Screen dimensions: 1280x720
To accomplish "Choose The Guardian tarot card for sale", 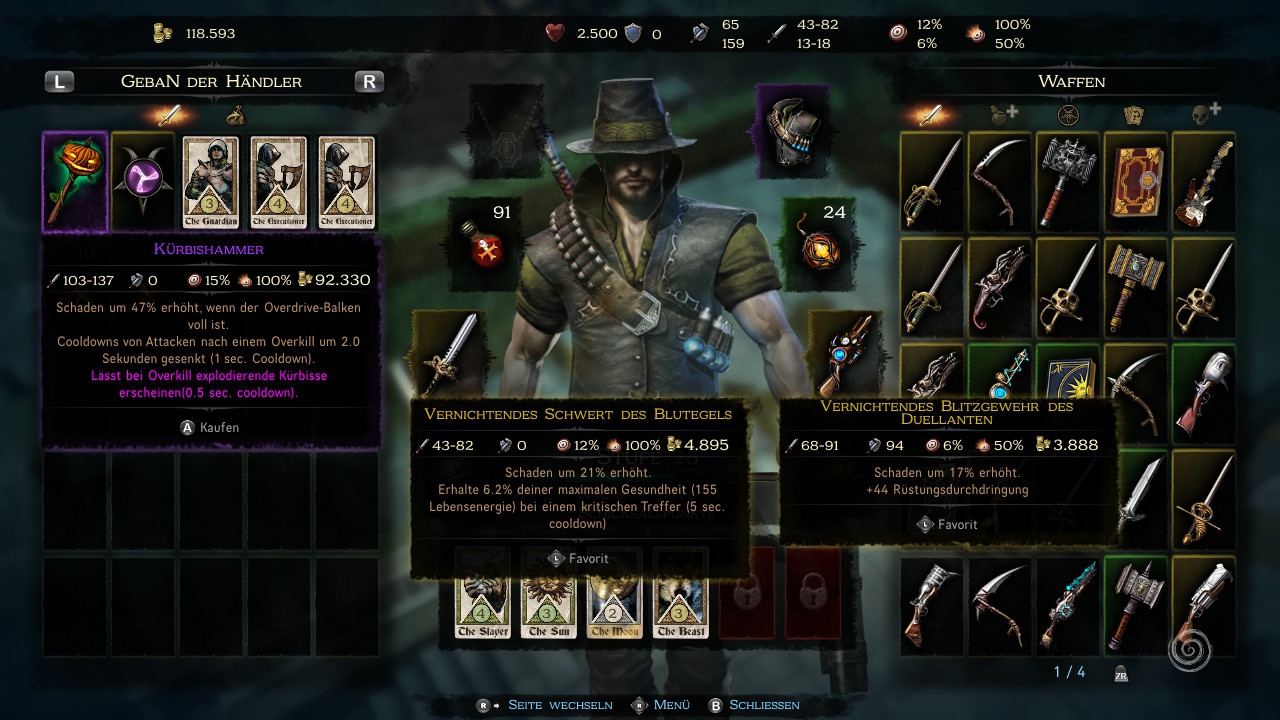I will [x=210, y=182].
